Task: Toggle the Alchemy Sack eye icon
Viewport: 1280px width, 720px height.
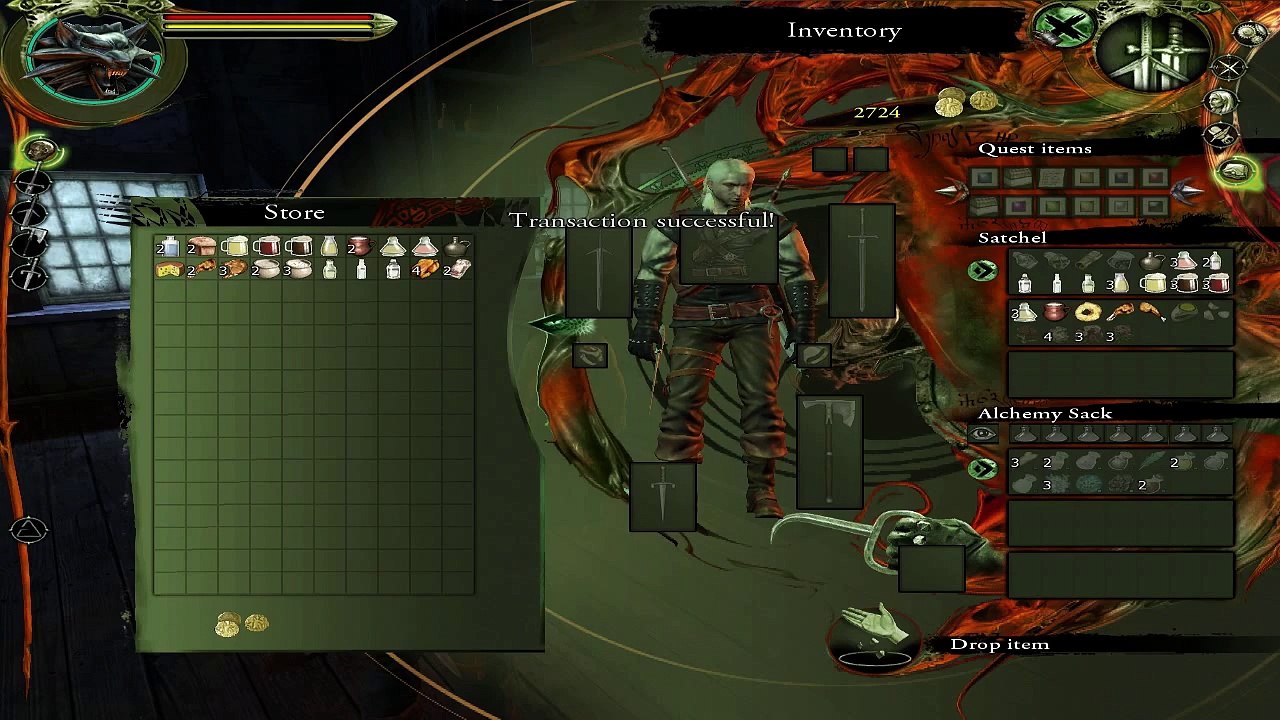Action: [982, 434]
